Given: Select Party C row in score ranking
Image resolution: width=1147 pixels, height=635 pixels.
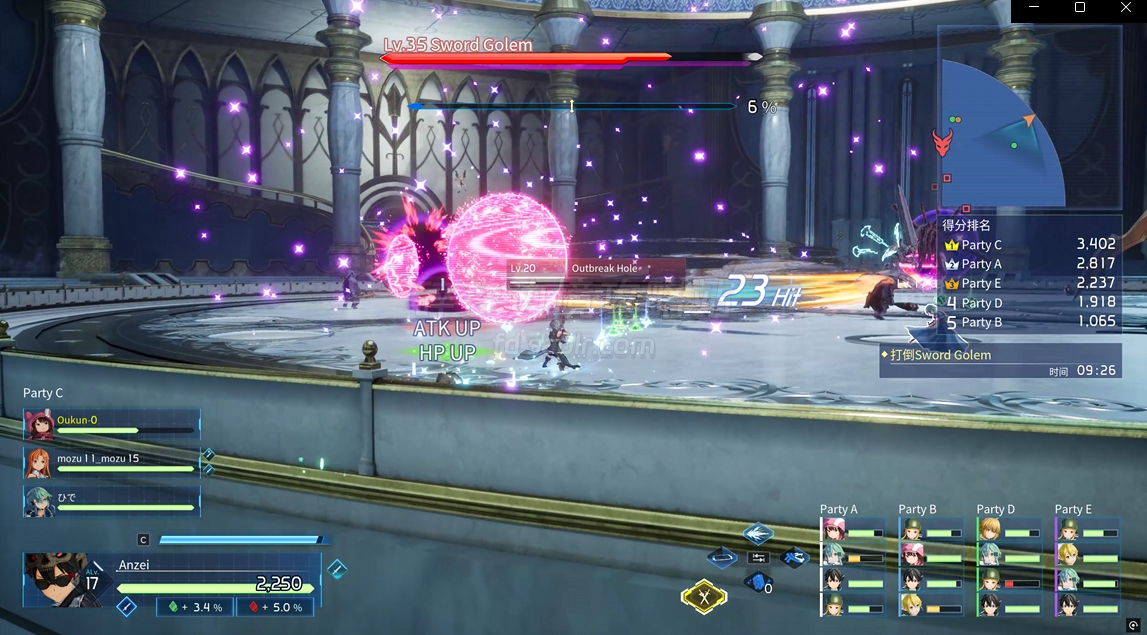Looking at the screenshot, I should (1030, 245).
